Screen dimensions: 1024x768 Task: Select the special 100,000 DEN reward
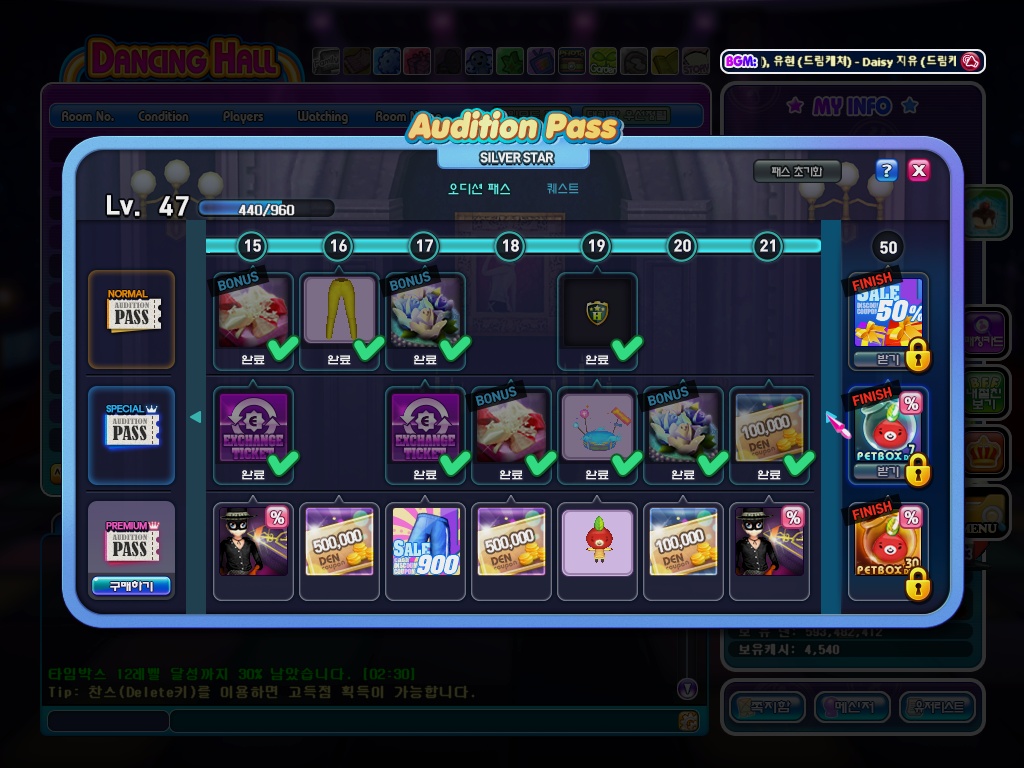pyautogui.click(x=769, y=427)
